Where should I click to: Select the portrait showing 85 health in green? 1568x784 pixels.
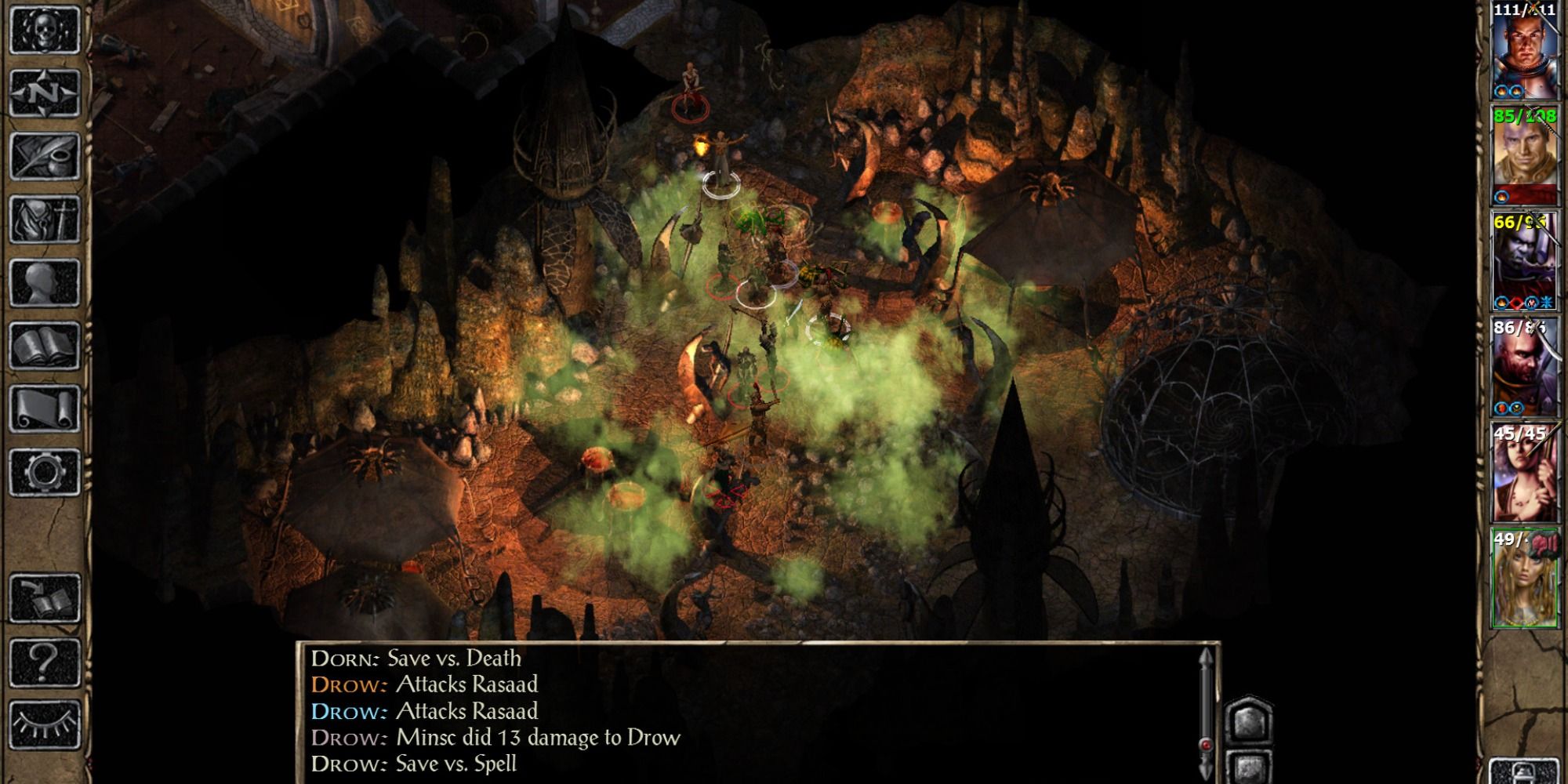pyautogui.click(x=1523, y=157)
